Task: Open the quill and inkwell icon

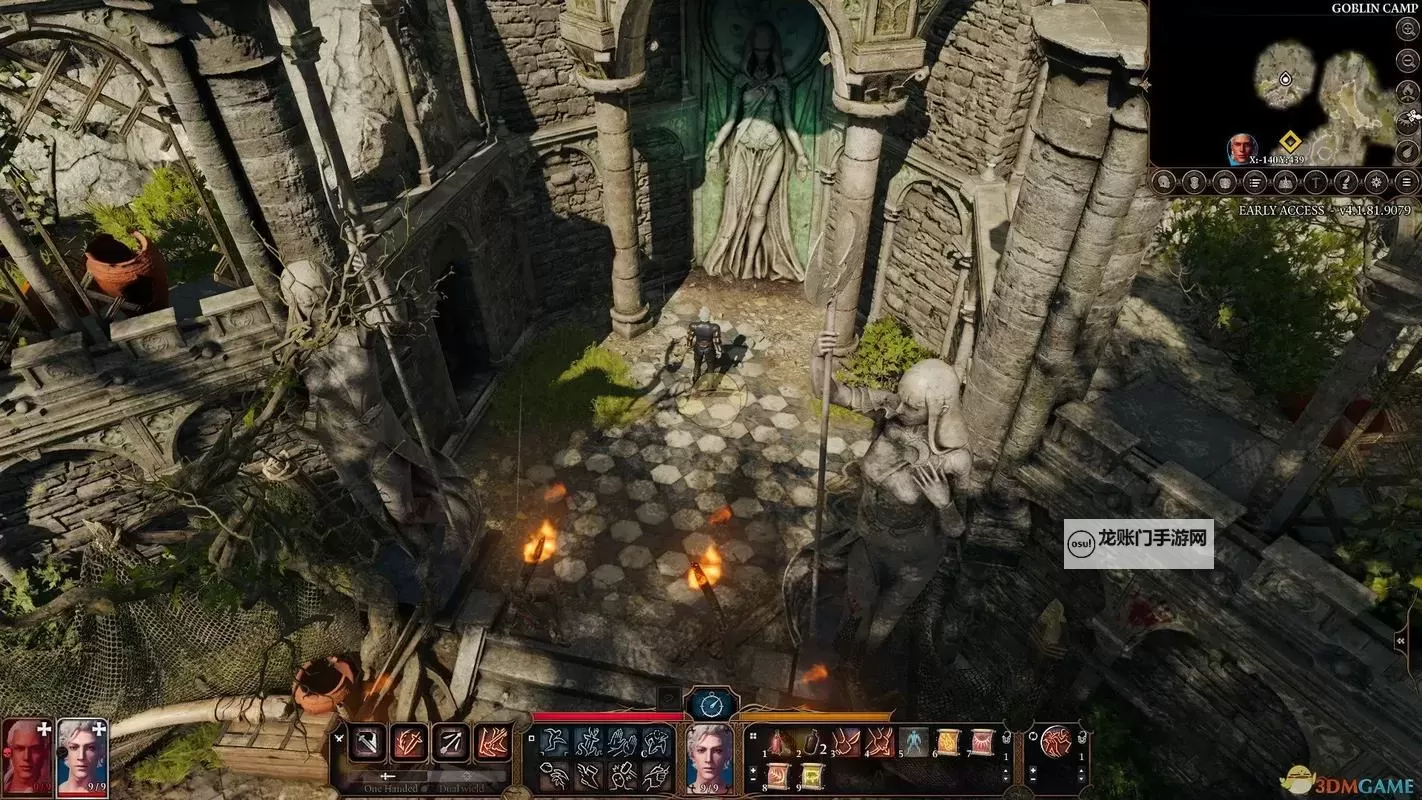Action: 1346,182
